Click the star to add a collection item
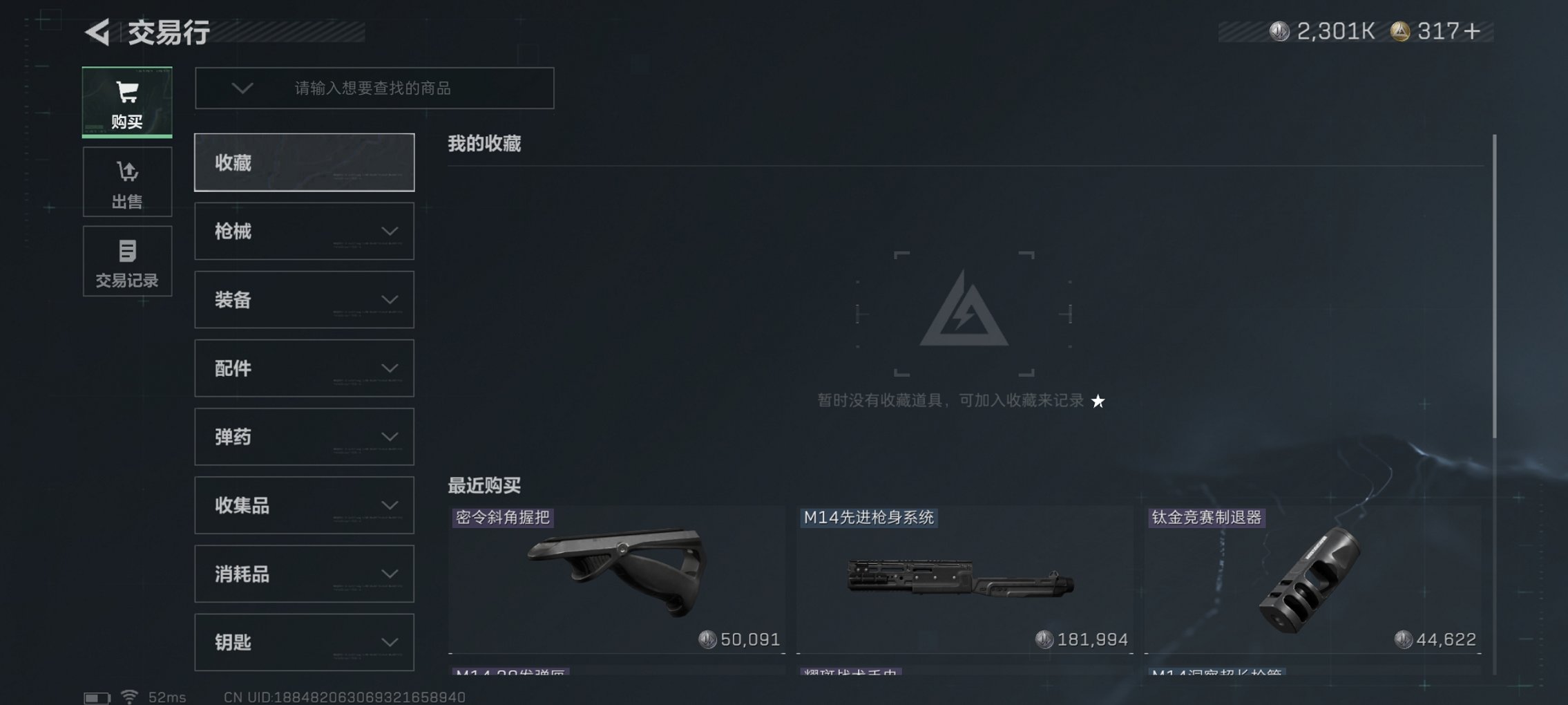1568x705 pixels. (1099, 402)
